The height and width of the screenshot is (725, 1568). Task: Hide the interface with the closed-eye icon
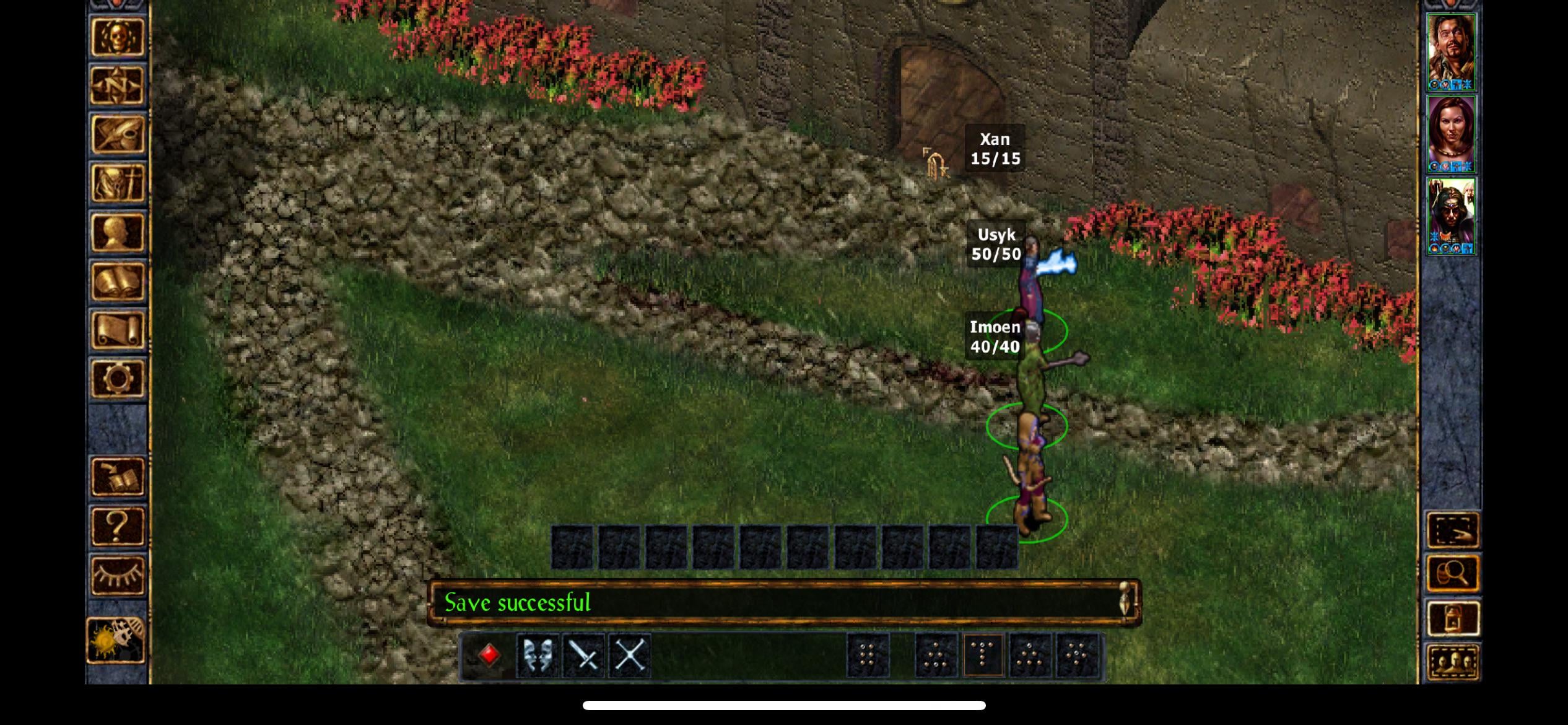click(x=117, y=575)
